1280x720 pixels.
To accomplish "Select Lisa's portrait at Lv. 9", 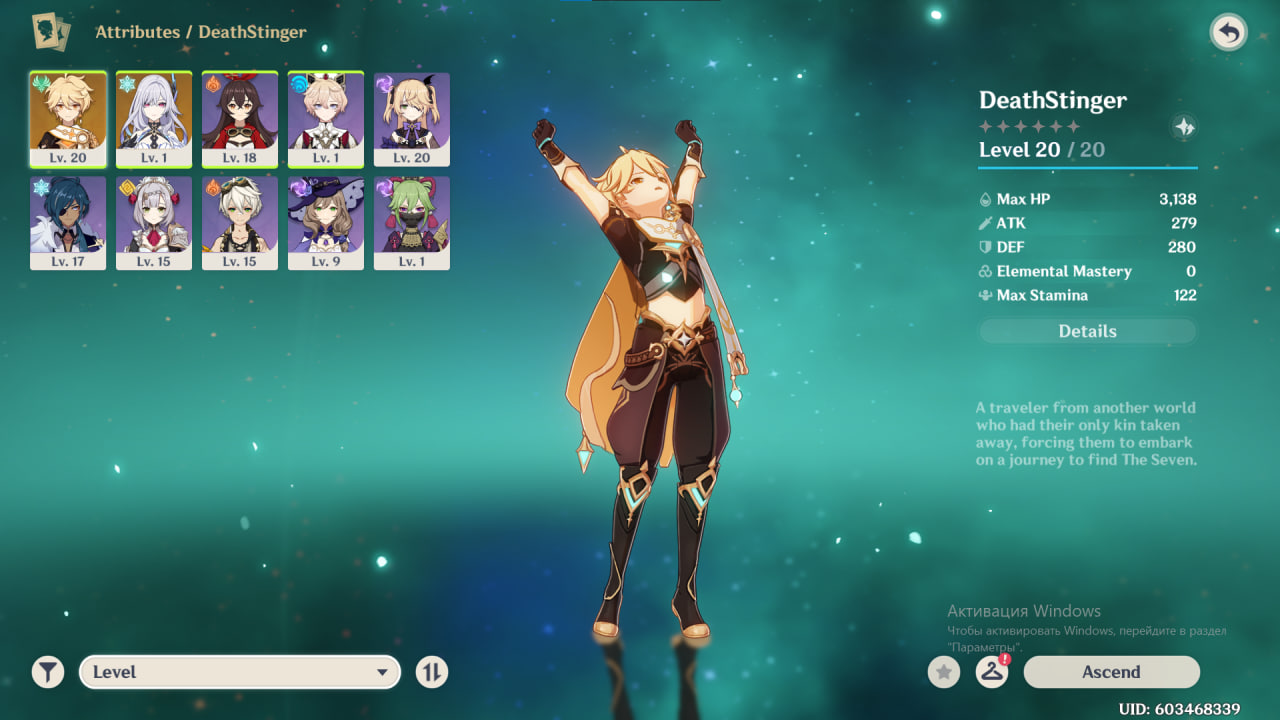I will click(326, 222).
